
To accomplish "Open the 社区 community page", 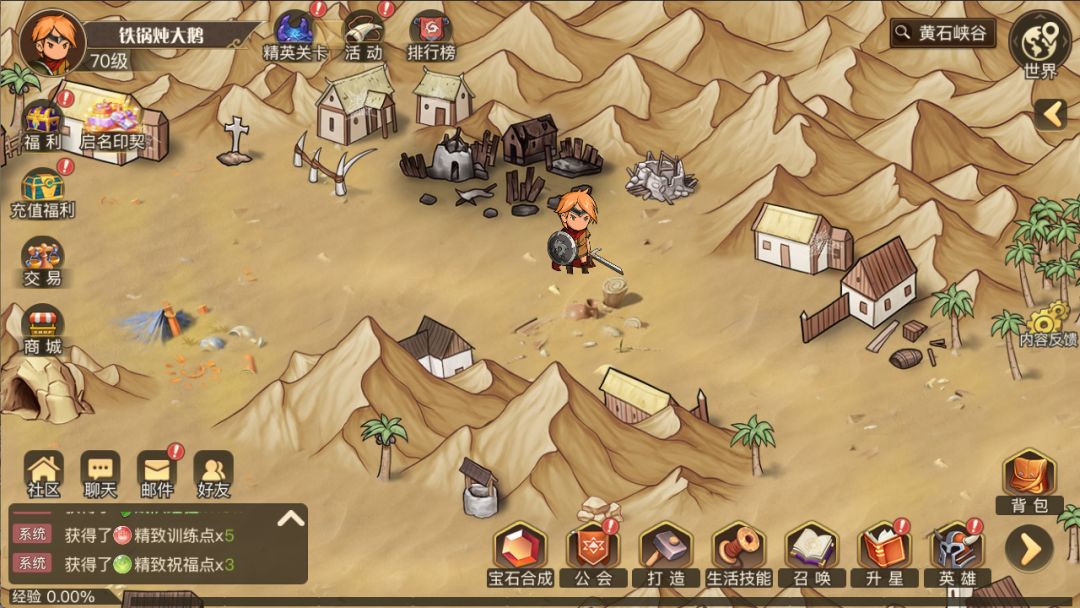I will point(44,474).
